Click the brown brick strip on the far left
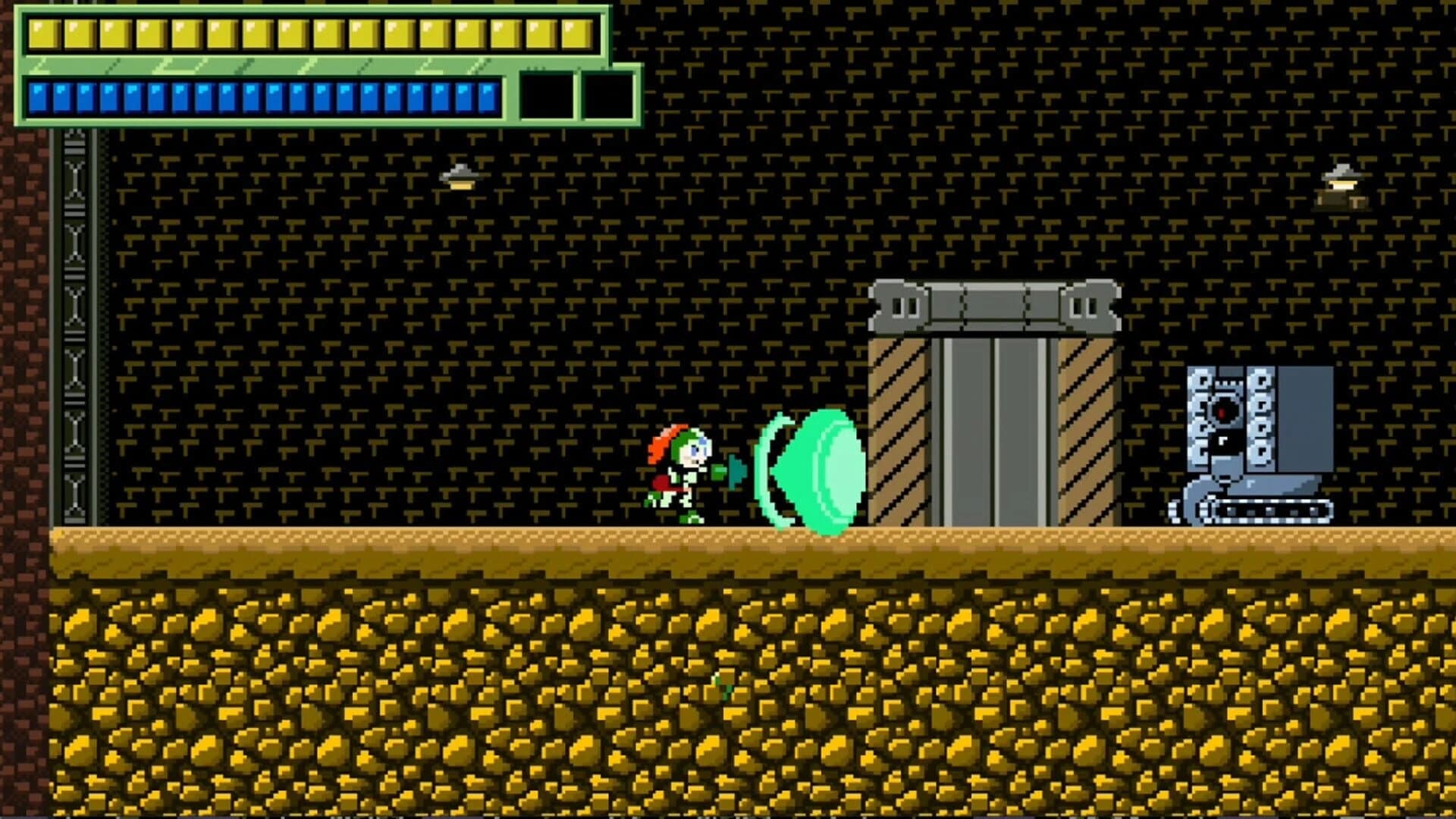The width and height of the screenshot is (1456, 819). tap(23, 341)
